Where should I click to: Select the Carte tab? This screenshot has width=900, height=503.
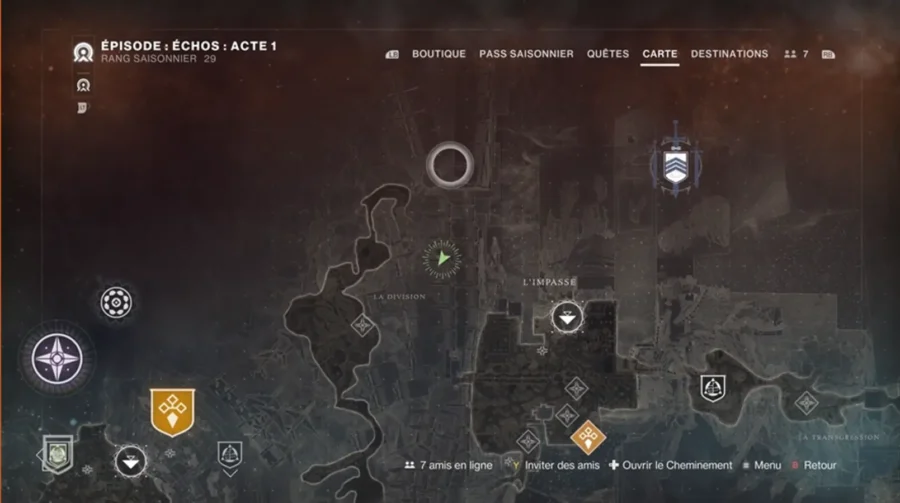pos(660,54)
